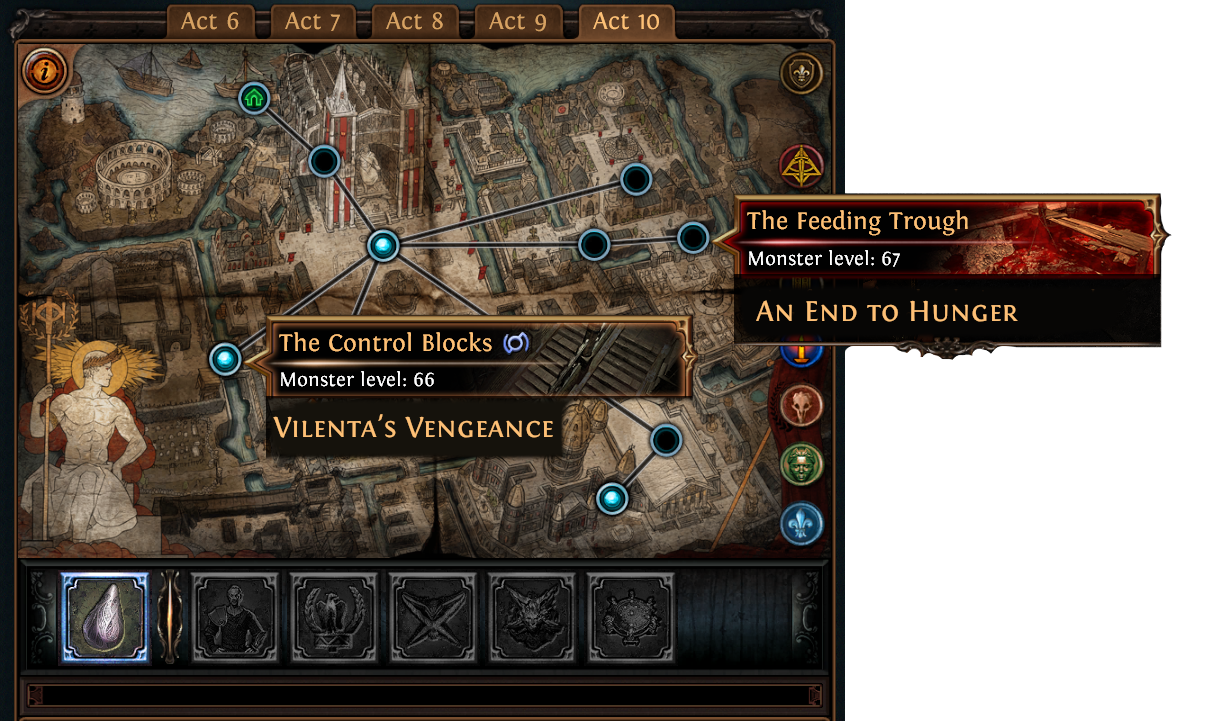Select The Control Blocks waypoint node
This screenshot has height=721, width=1209.
226,358
